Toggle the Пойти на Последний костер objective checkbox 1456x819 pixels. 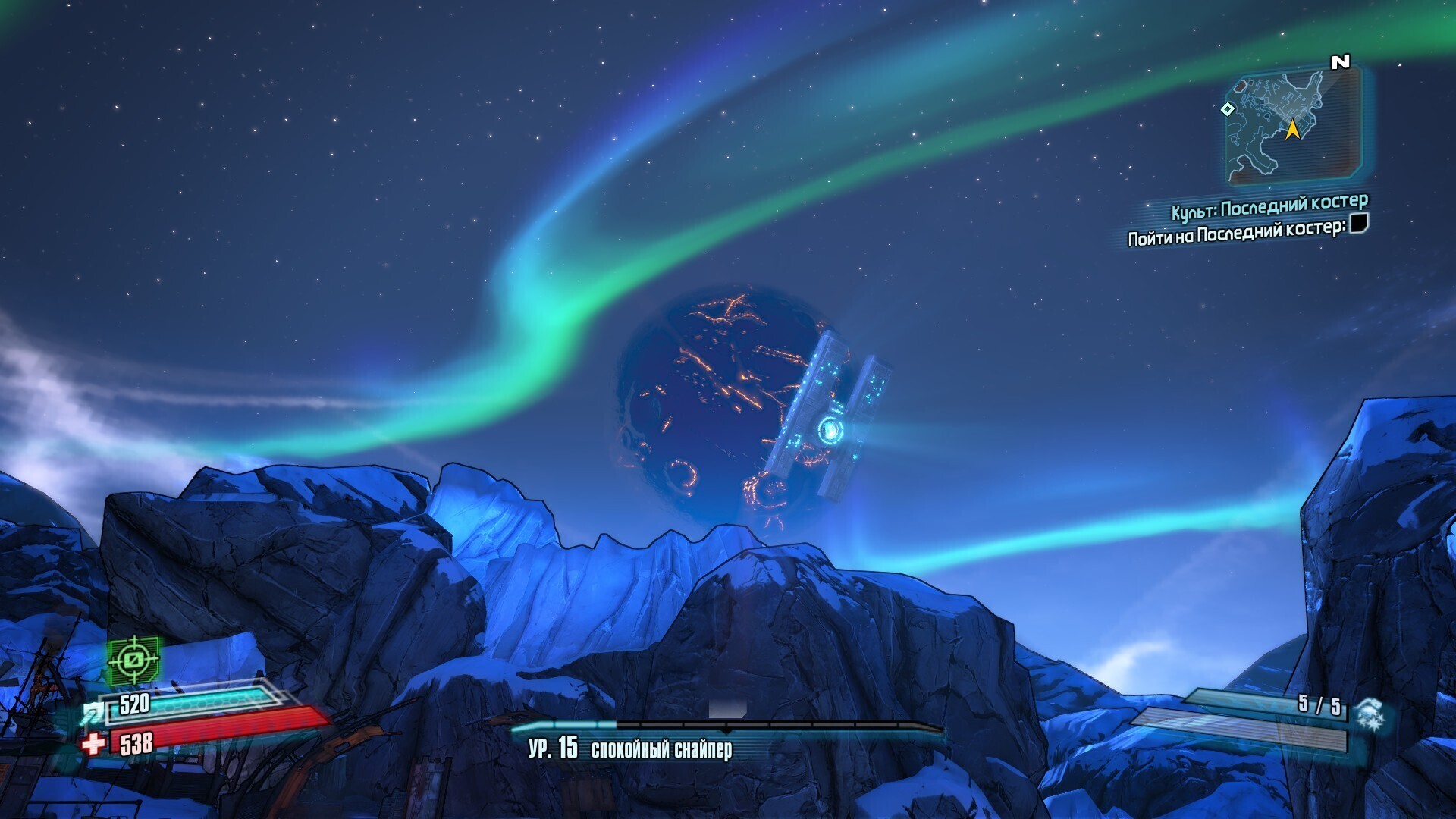click(x=1359, y=223)
